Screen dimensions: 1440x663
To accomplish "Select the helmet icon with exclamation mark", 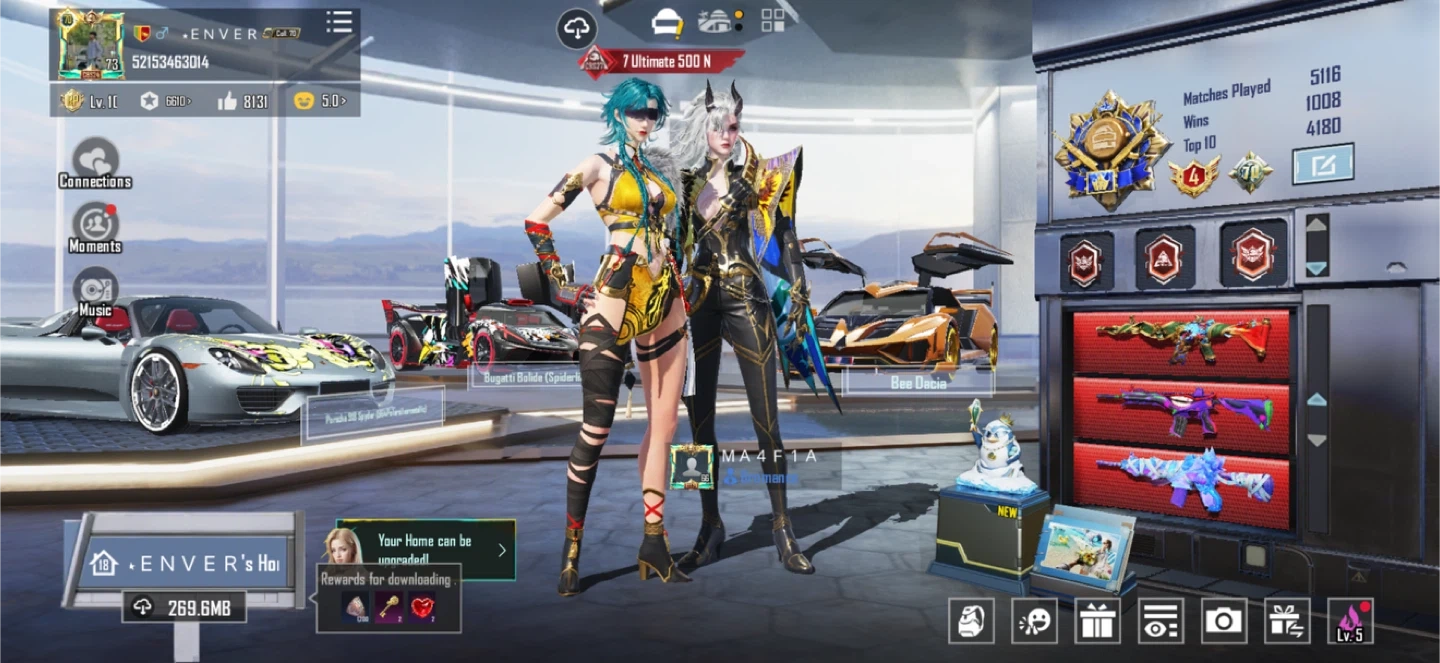I will [x=667, y=21].
